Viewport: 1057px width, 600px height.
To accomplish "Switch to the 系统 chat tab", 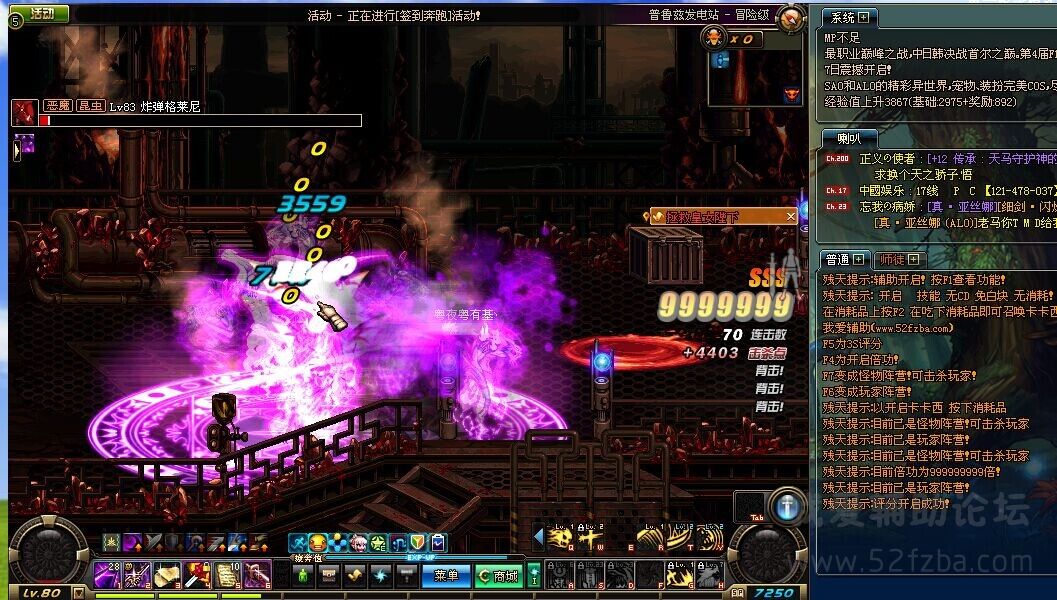I will click(x=848, y=17).
